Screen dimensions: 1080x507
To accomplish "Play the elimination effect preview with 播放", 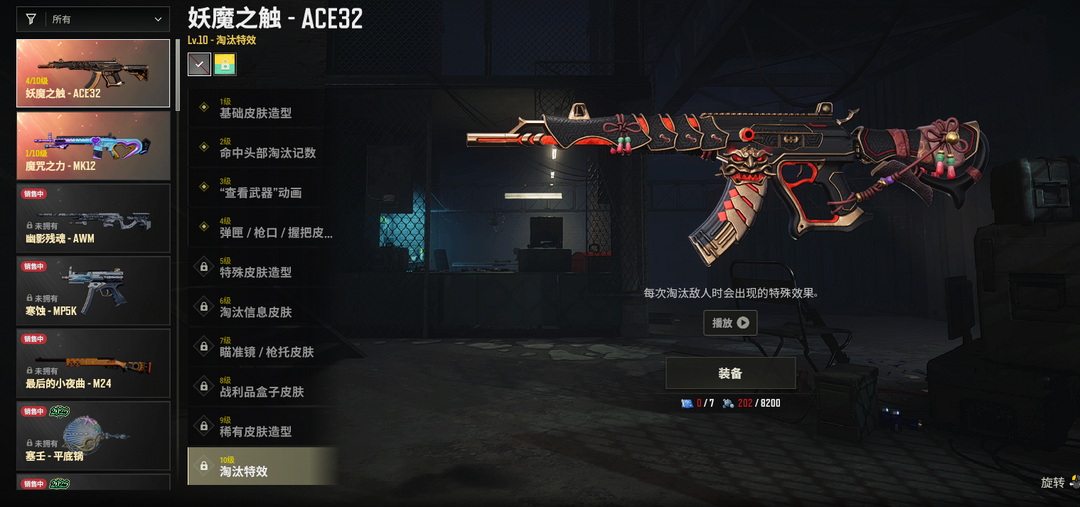I will (730, 323).
